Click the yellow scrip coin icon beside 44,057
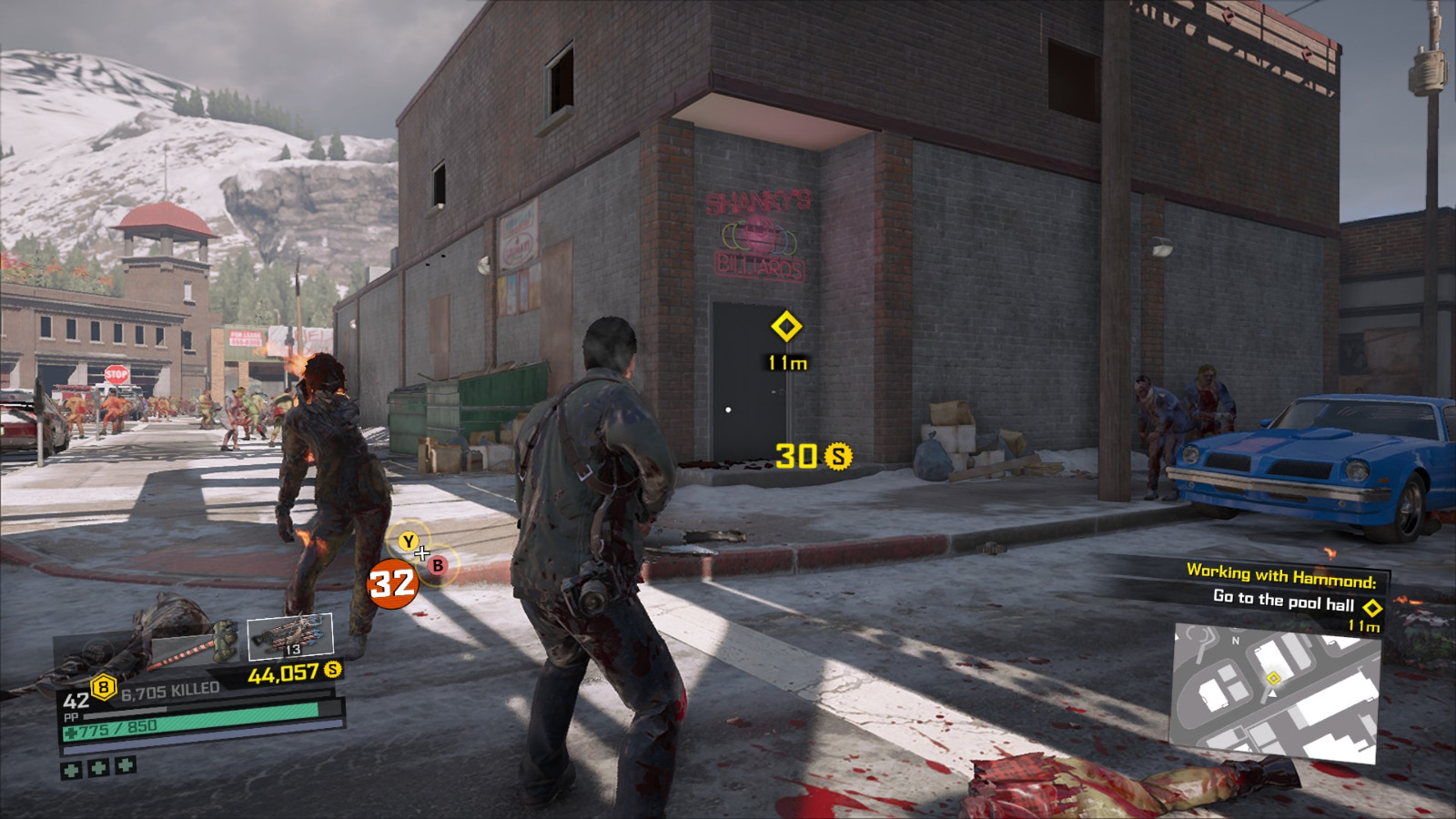The image size is (1456, 819). [x=332, y=671]
